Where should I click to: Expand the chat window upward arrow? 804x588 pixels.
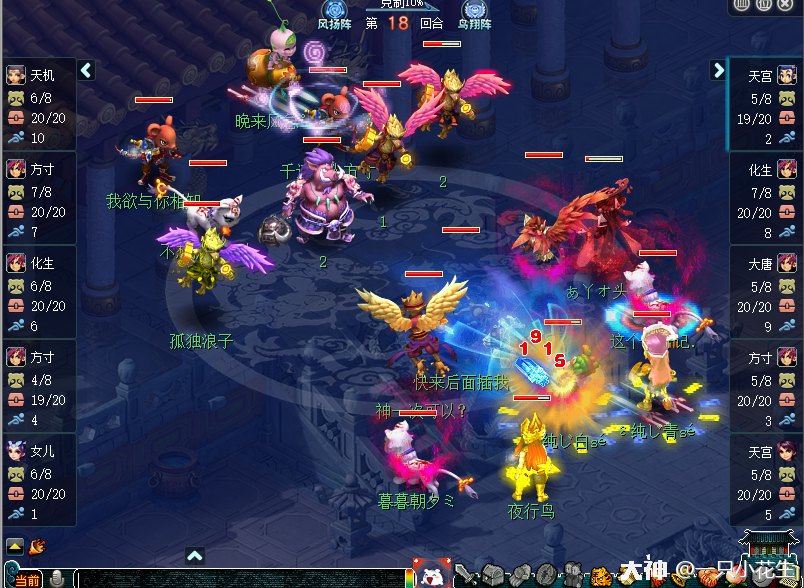pyautogui.click(x=195, y=556)
